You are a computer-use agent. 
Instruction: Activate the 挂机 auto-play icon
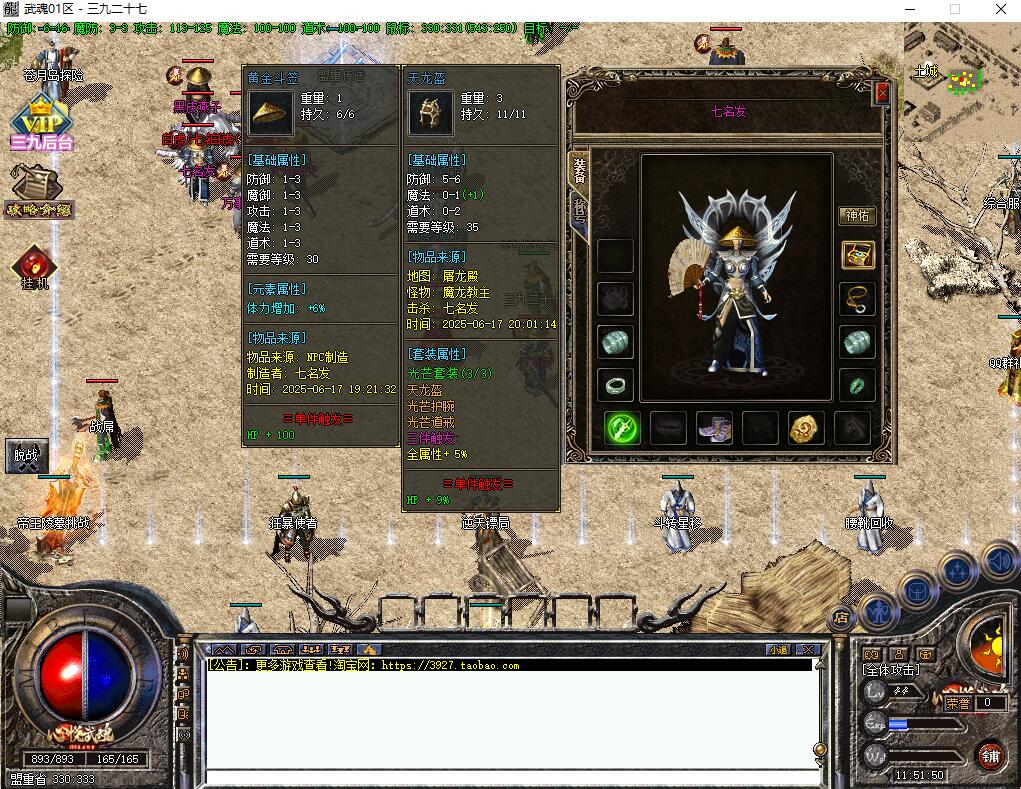click(35, 267)
